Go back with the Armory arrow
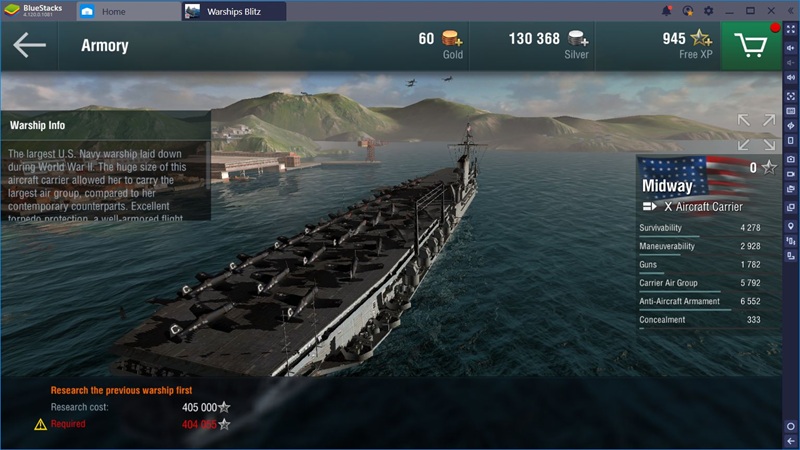This screenshot has height=450, width=800. click(30, 45)
